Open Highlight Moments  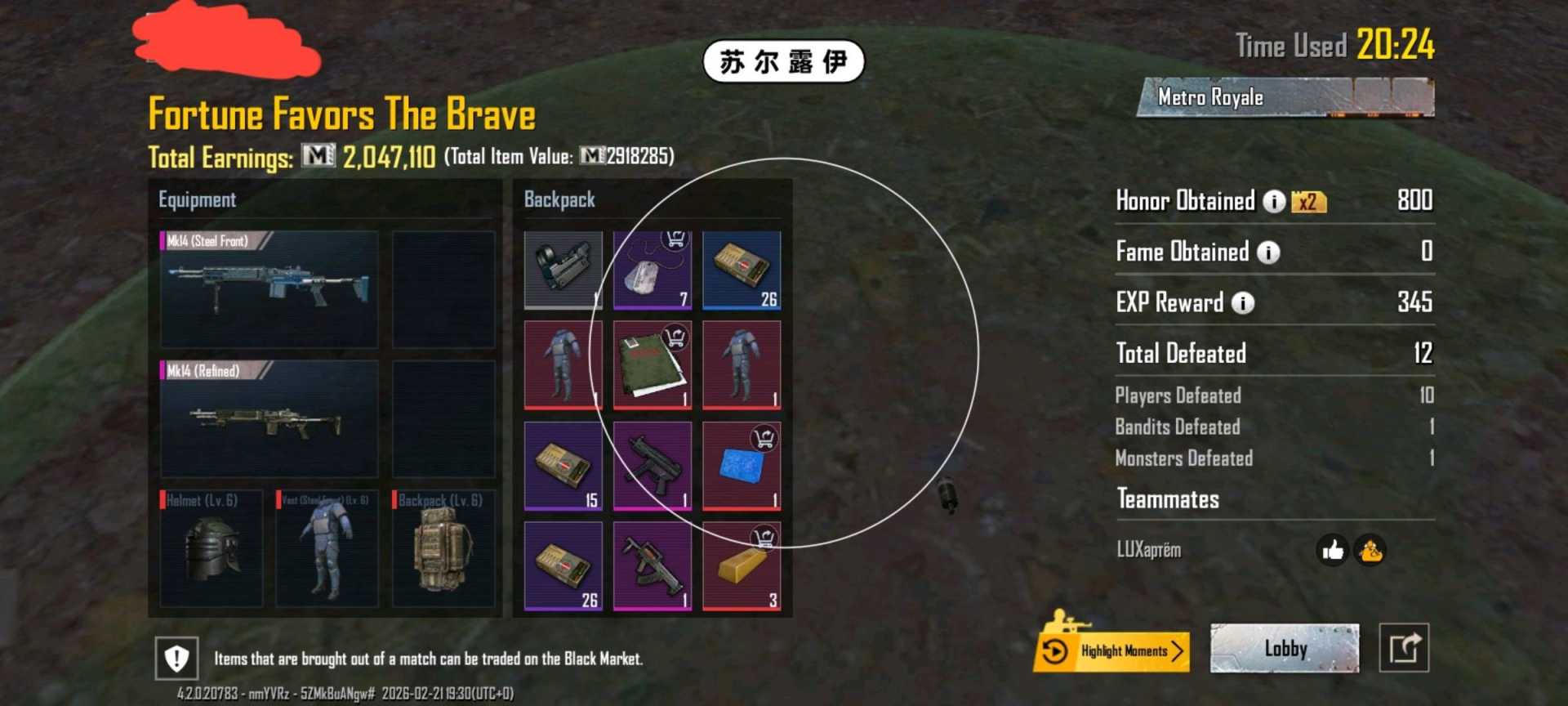tap(1111, 650)
